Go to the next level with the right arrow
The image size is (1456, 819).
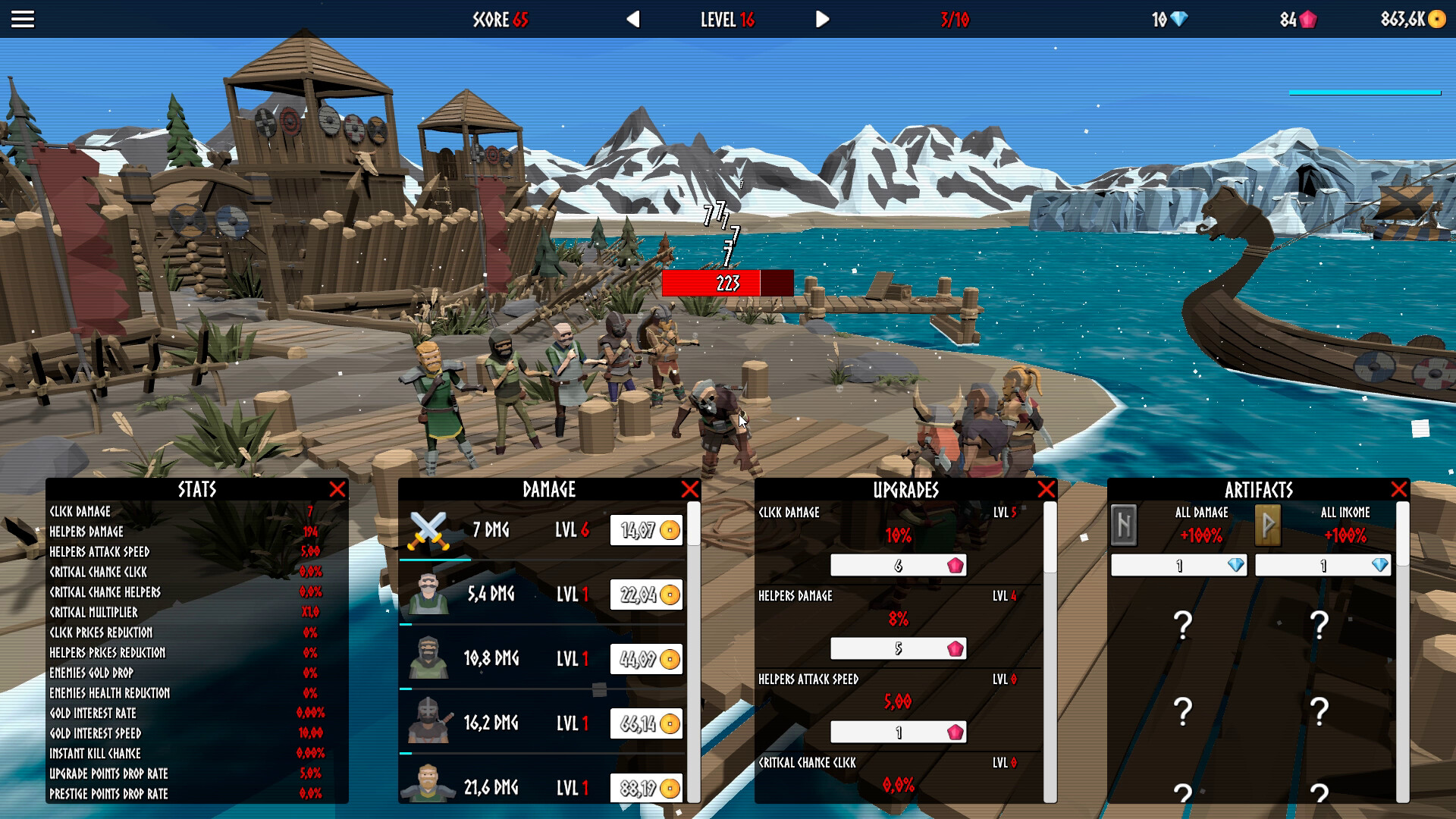click(821, 20)
